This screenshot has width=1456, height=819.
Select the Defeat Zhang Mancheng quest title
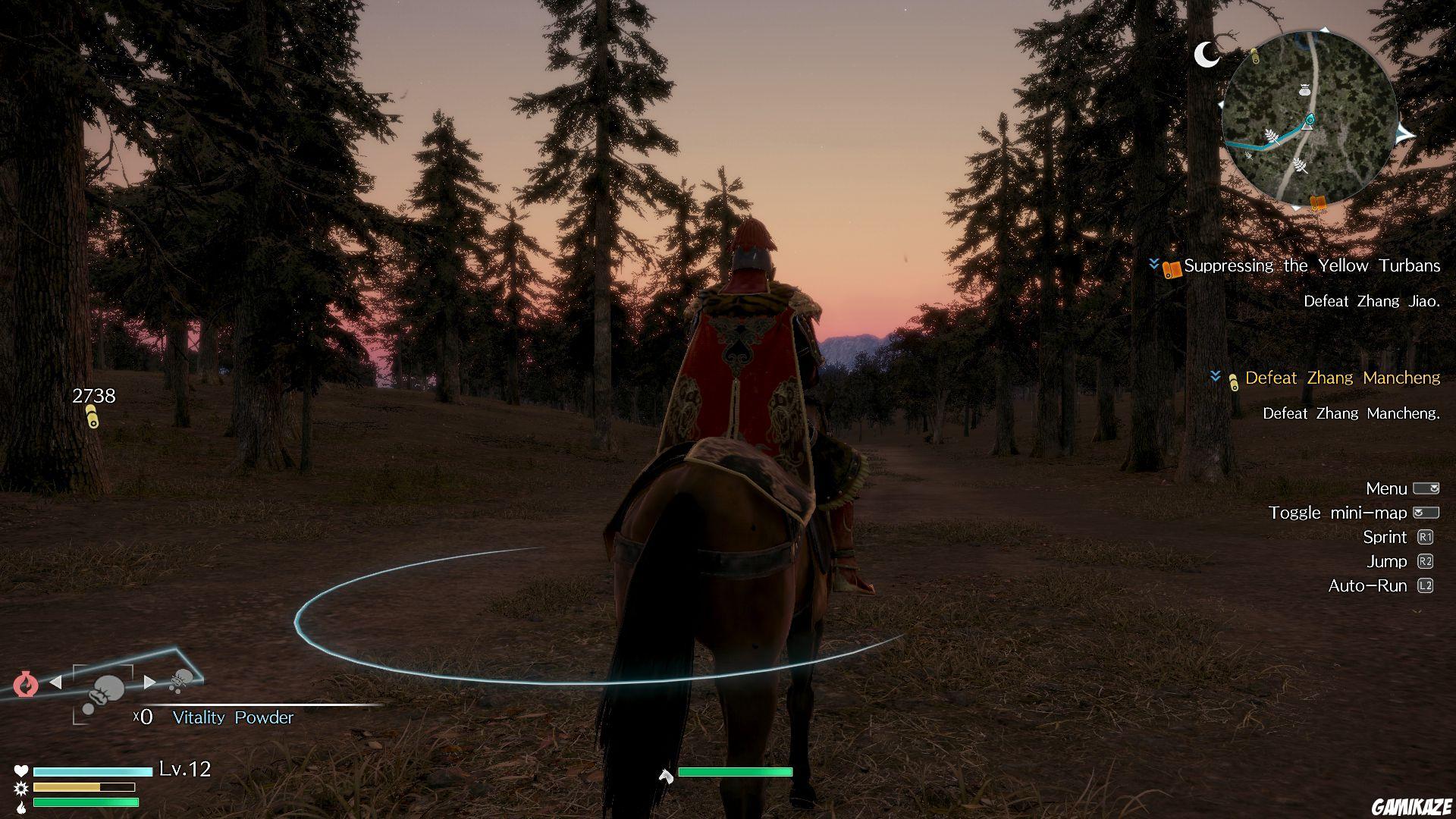[x=1342, y=379]
